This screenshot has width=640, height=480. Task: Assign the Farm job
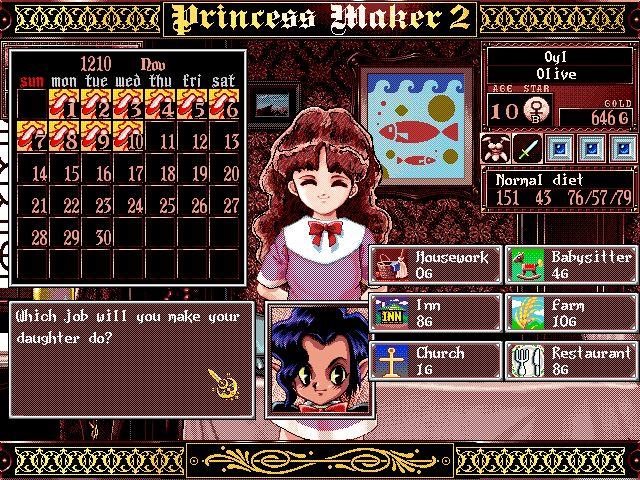click(570, 313)
